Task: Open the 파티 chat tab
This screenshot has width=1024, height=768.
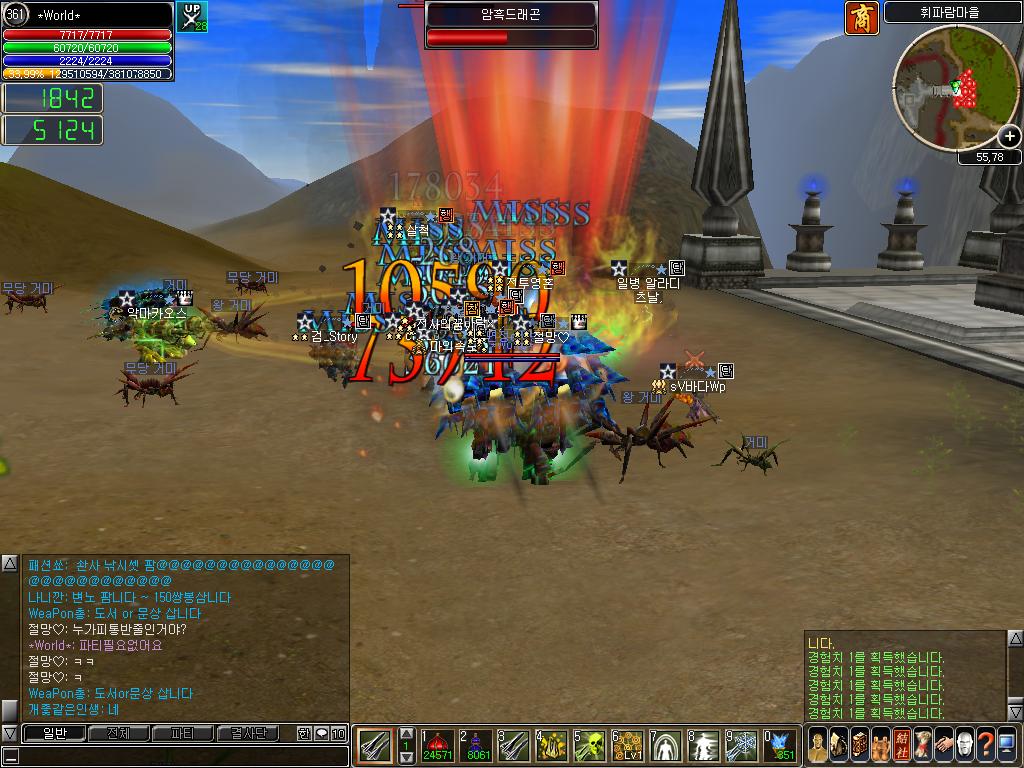Action: (182, 733)
